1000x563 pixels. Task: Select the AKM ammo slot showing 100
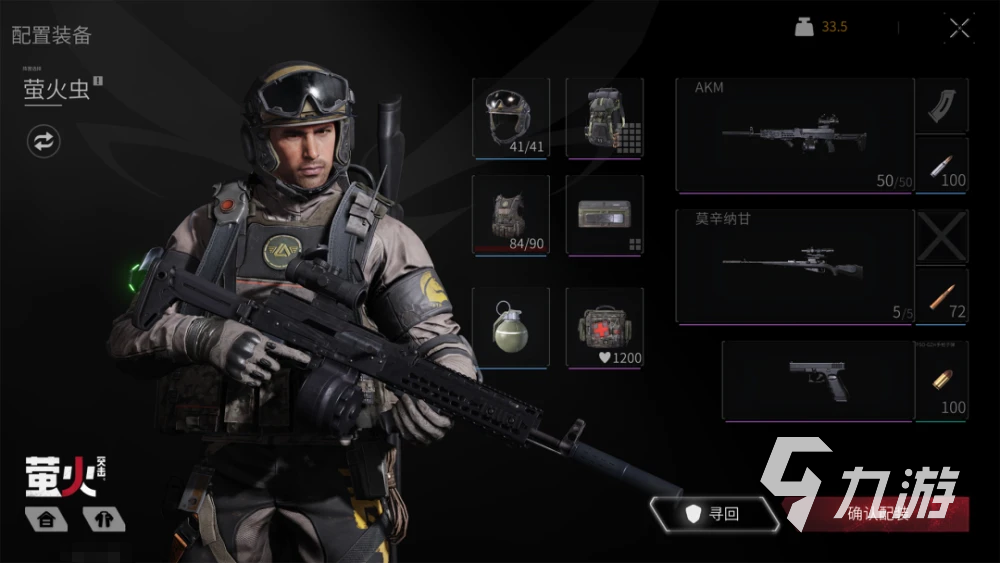(941, 165)
